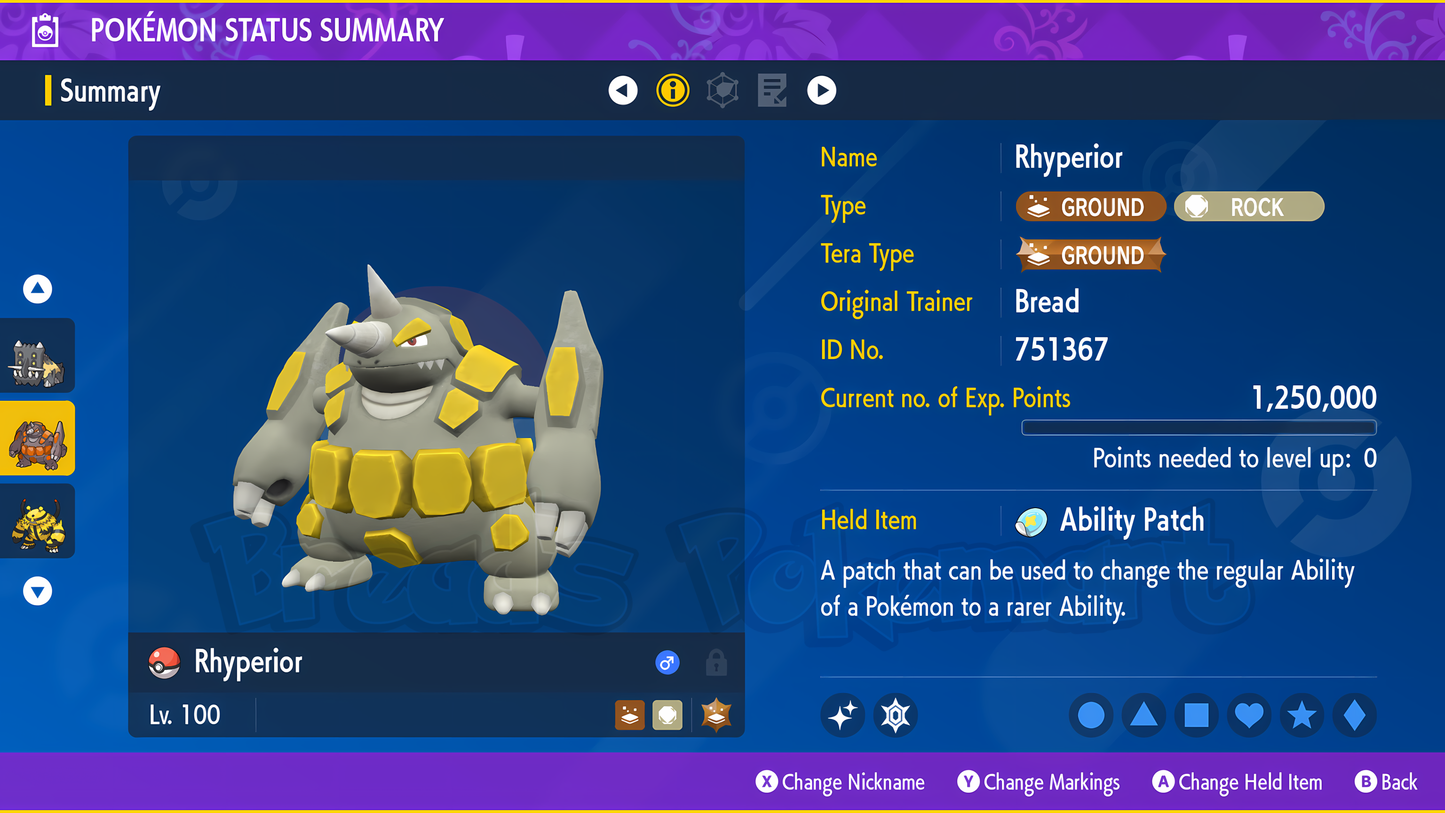
Task: Show the next party Pokémon with down arrow
Action: click(x=38, y=591)
